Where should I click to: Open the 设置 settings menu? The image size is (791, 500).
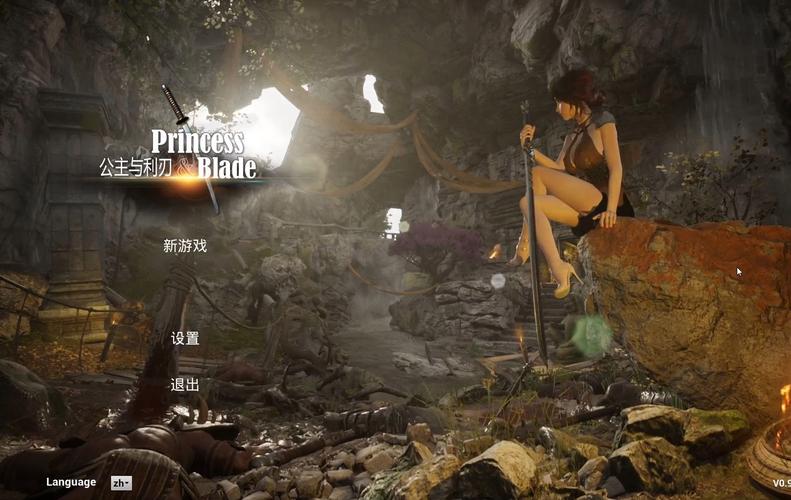(x=185, y=339)
